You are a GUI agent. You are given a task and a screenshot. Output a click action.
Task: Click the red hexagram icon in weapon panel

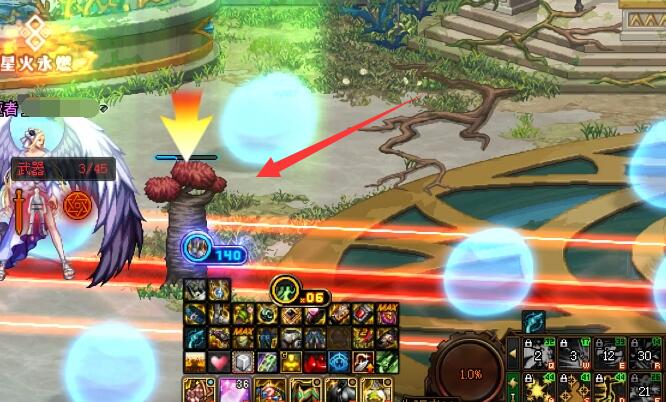75,205
